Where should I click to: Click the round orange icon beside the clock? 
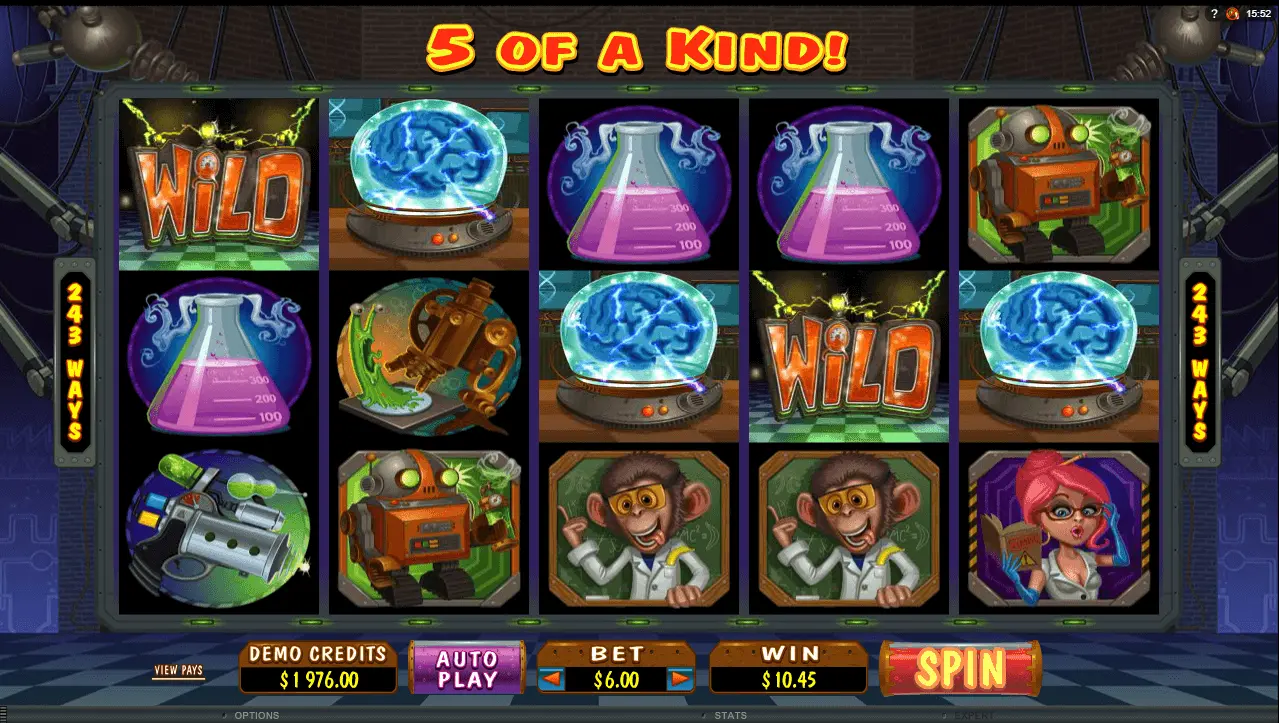coord(1231,13)
